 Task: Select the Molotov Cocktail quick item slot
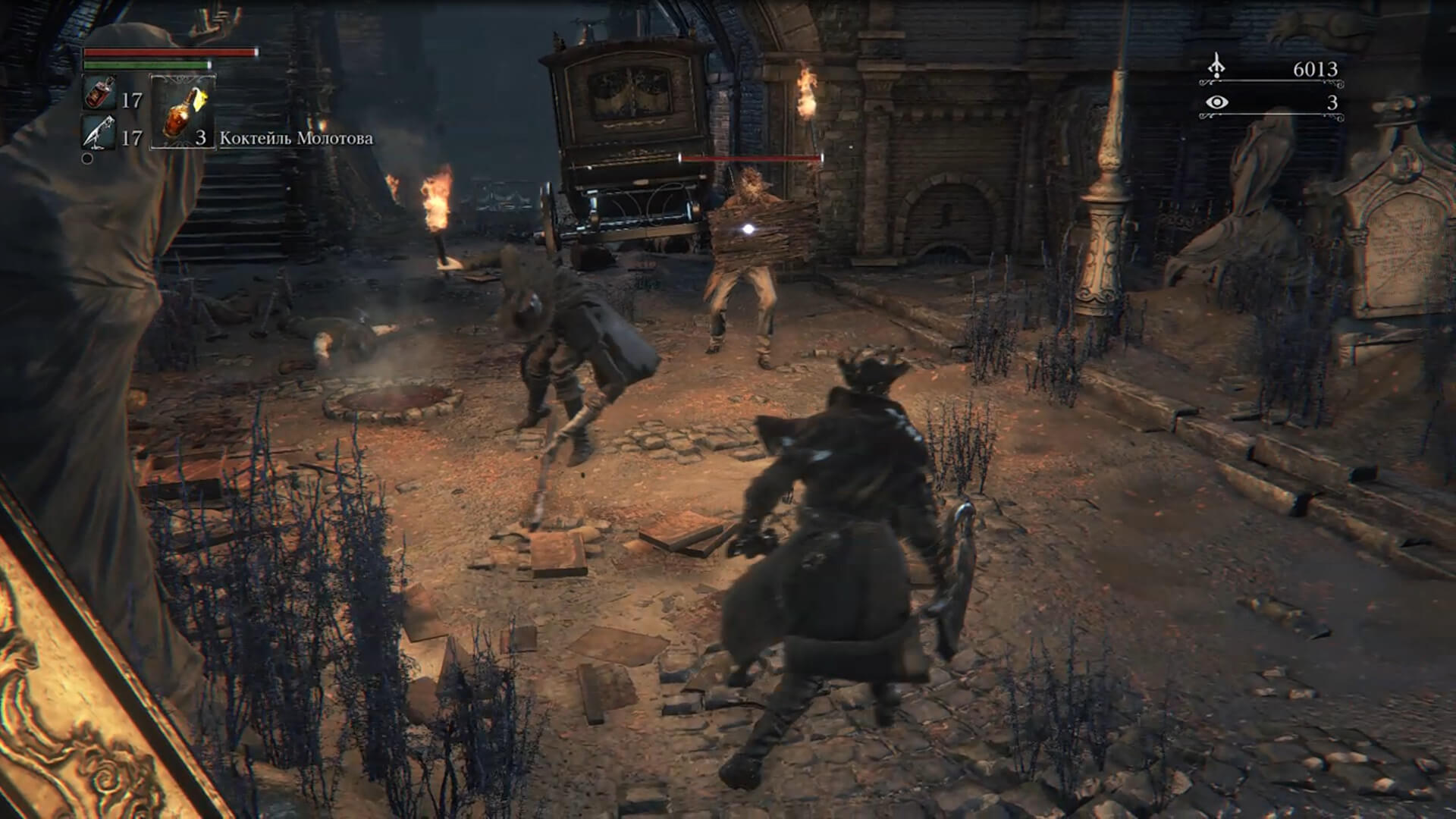tap(183, 111)
